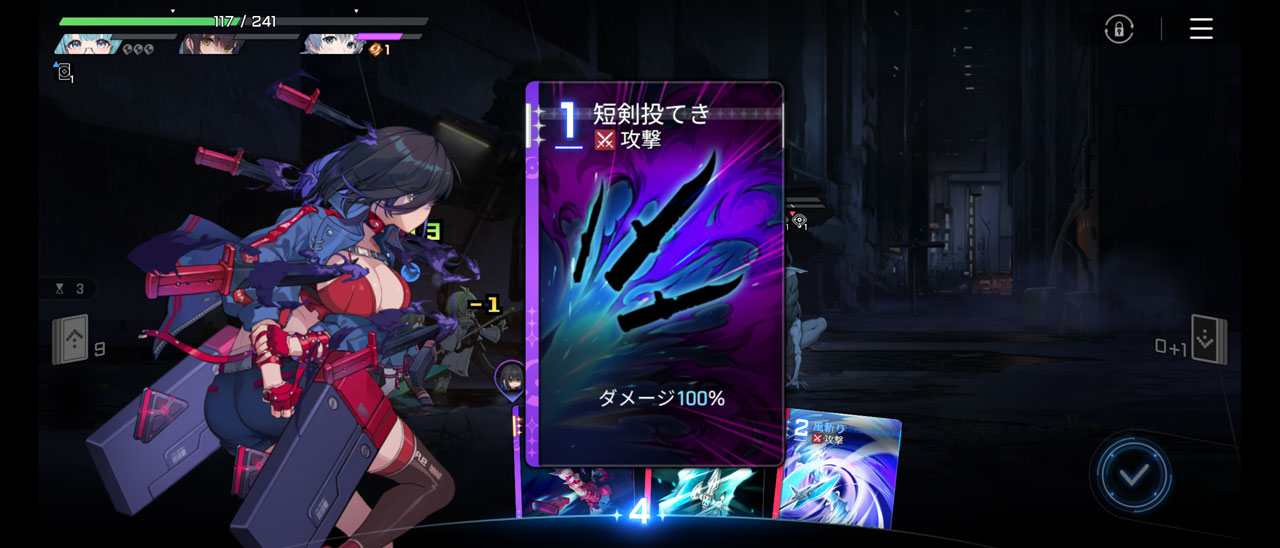
Task: Inspect the small card status icon under portraits
Action: click(65, 72)
